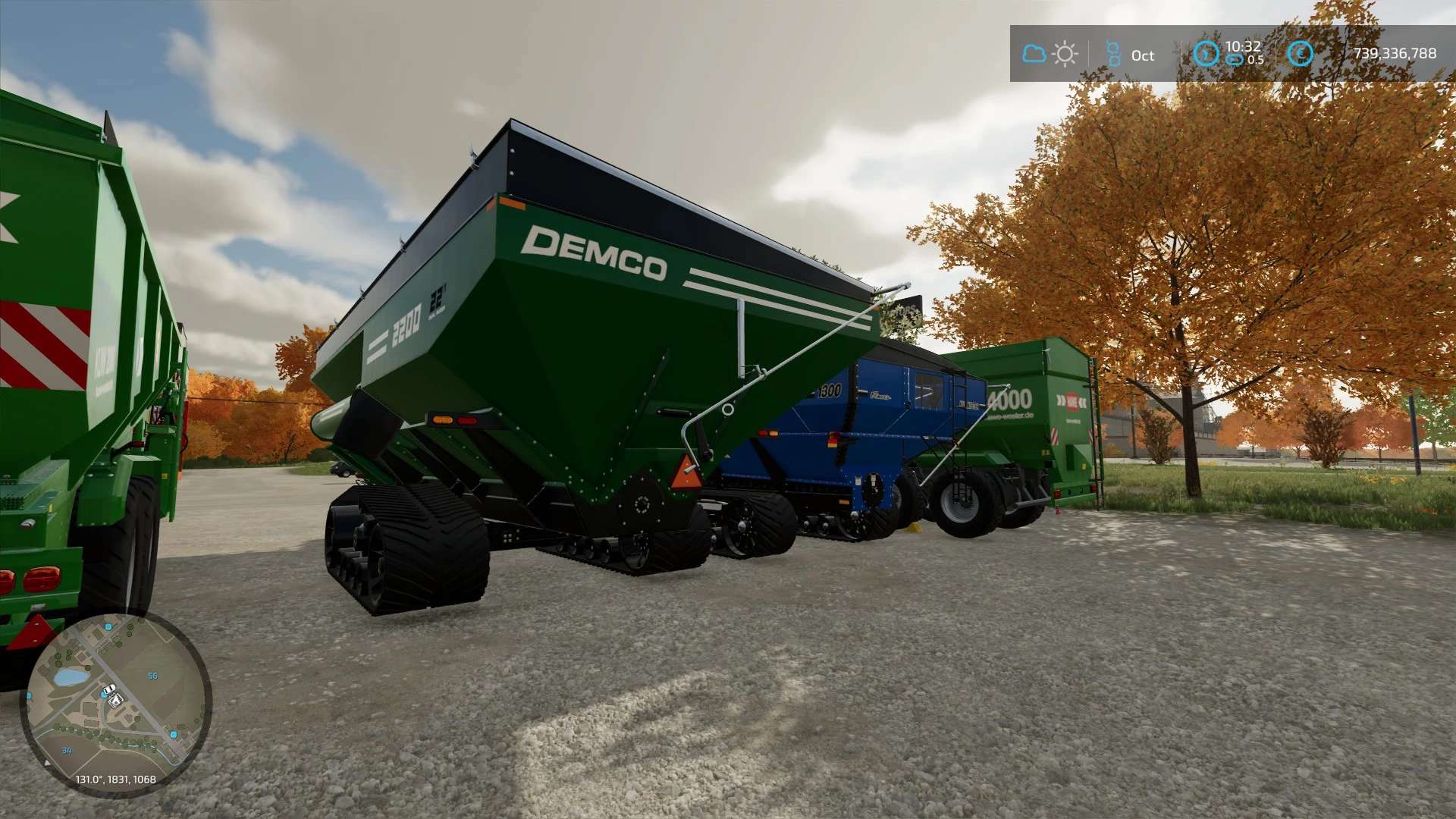Open the circular minimap
Viewport: 1456px width, 819px height.
[x=115, y=704]
